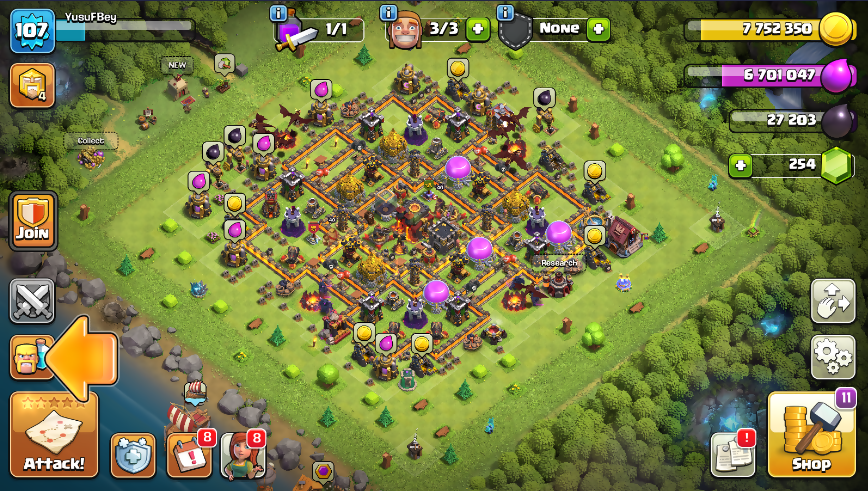Image resolution: width=868 pixels, height=491 pixels.
Task: Open the level 107 player profile badge
Action: pyautogui.click(x=32, y=32)
